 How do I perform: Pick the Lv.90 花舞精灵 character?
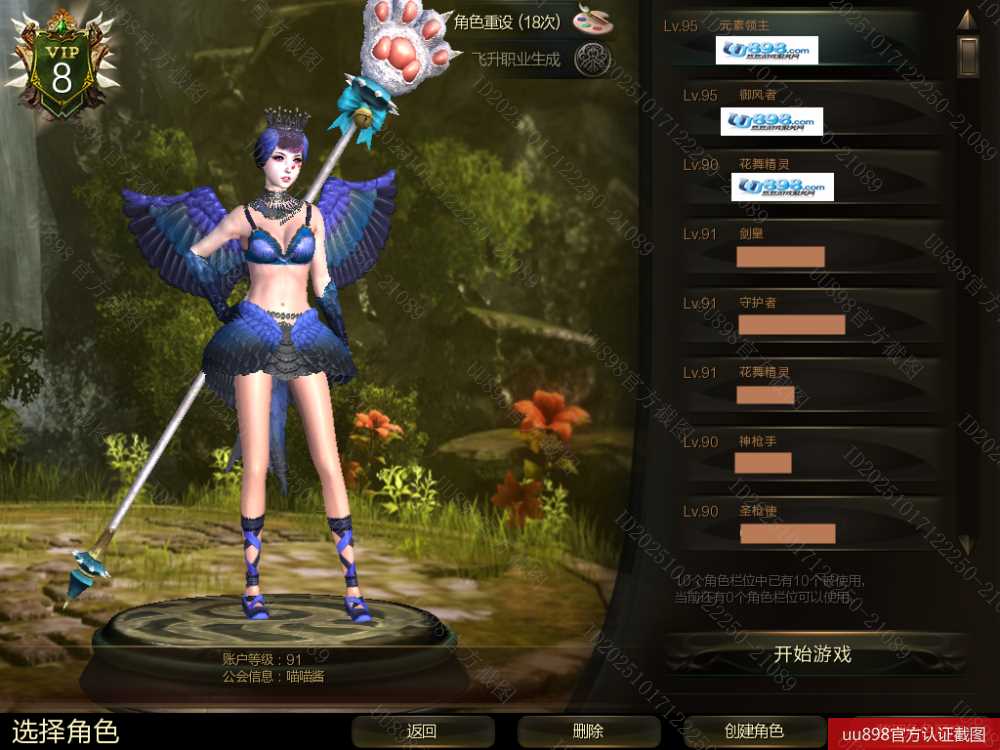[800, 177]
